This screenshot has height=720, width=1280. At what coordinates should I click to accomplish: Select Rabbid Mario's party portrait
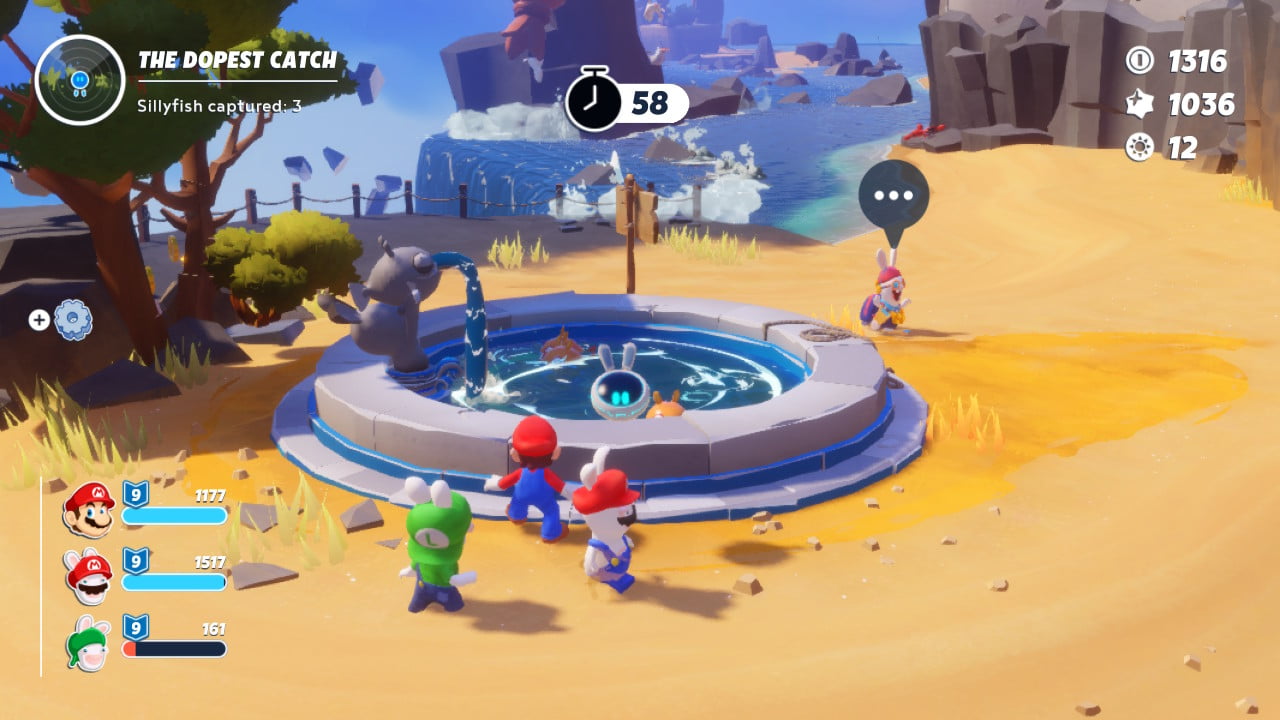pos(88,577)
